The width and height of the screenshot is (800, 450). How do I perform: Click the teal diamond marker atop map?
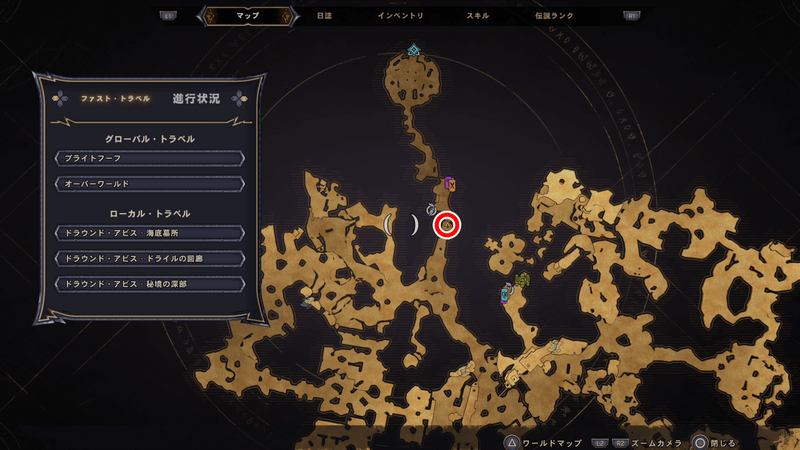pyautogui.click(x=413, y=49)
